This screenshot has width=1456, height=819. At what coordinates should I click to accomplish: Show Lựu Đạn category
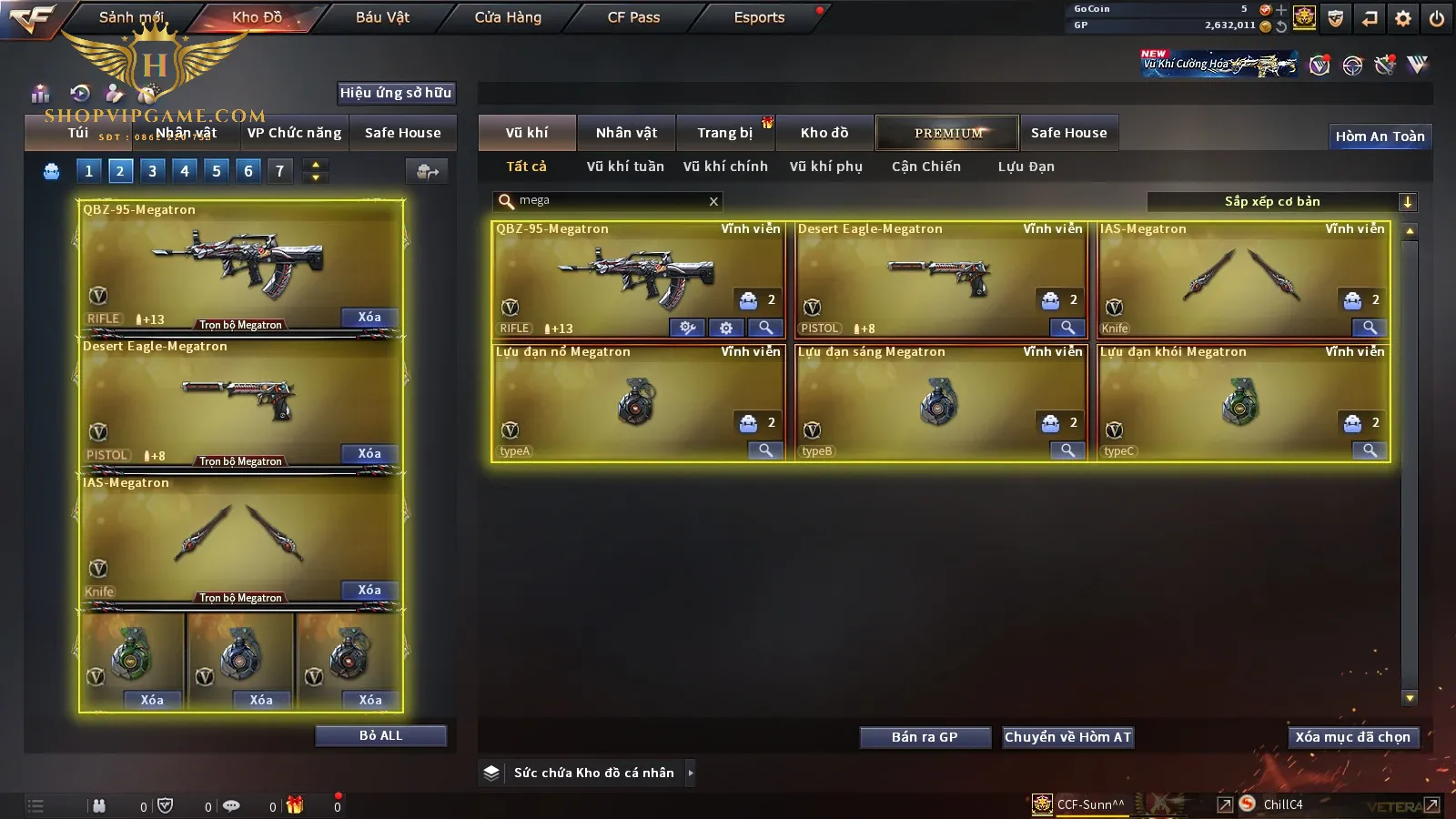tap(1026, 167)
